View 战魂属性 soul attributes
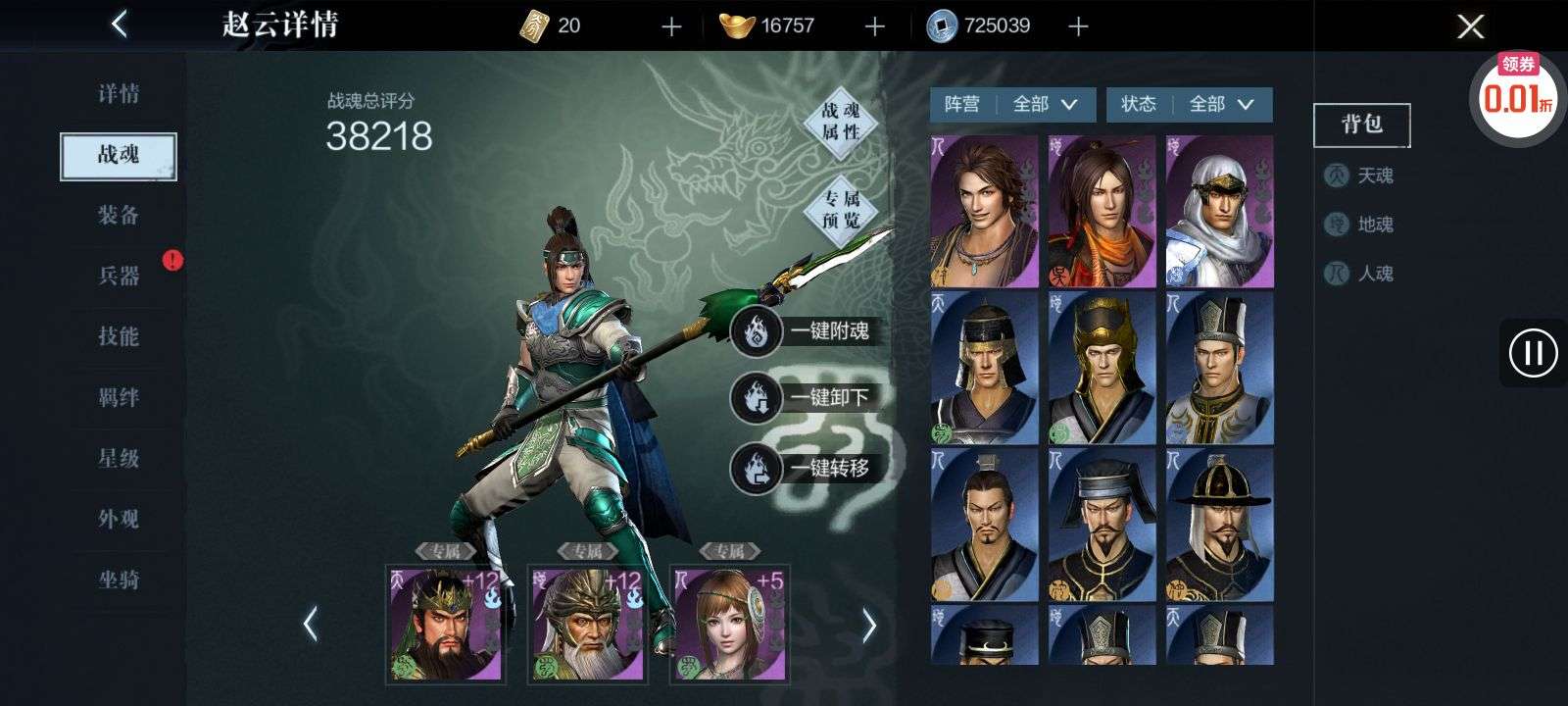1568x706 pixels. tap(840, 121)
